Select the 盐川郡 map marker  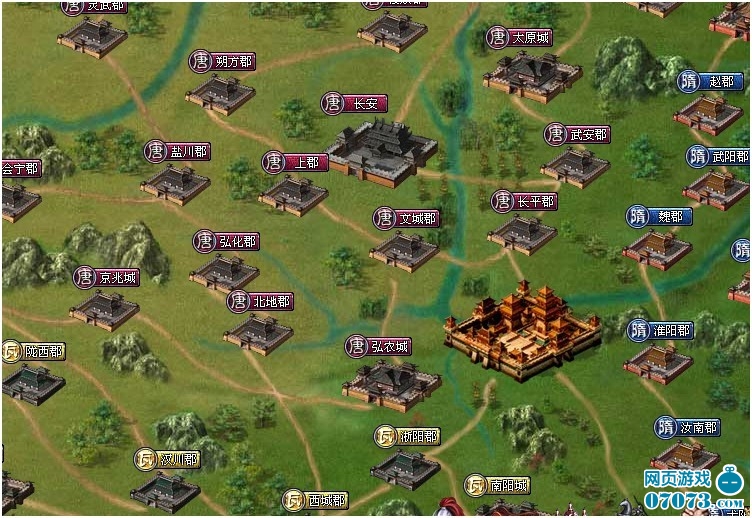point(178,151)
